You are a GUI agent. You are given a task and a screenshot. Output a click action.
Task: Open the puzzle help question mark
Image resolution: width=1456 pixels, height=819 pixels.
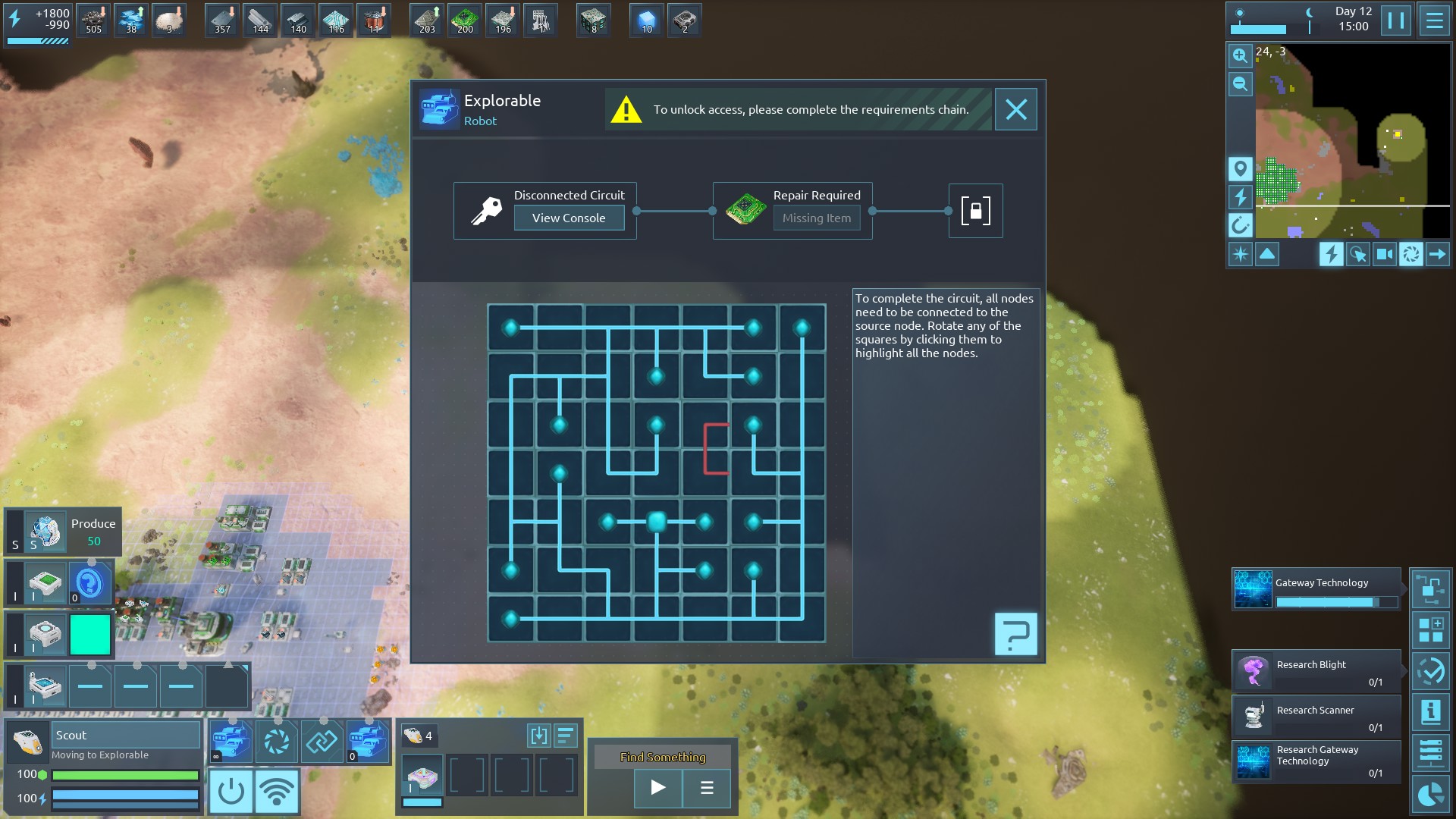(1015, 634)
